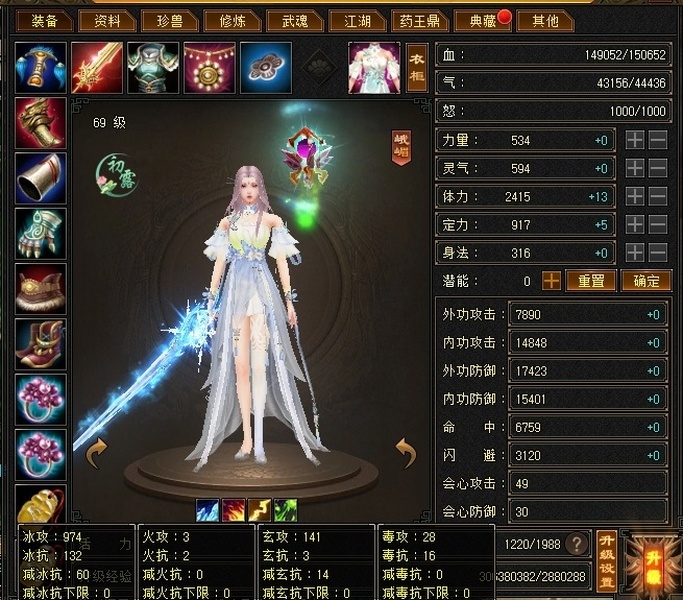Select the necklace equipment slot
Viewport: 683px width, 600px height.
coord(210,67)
